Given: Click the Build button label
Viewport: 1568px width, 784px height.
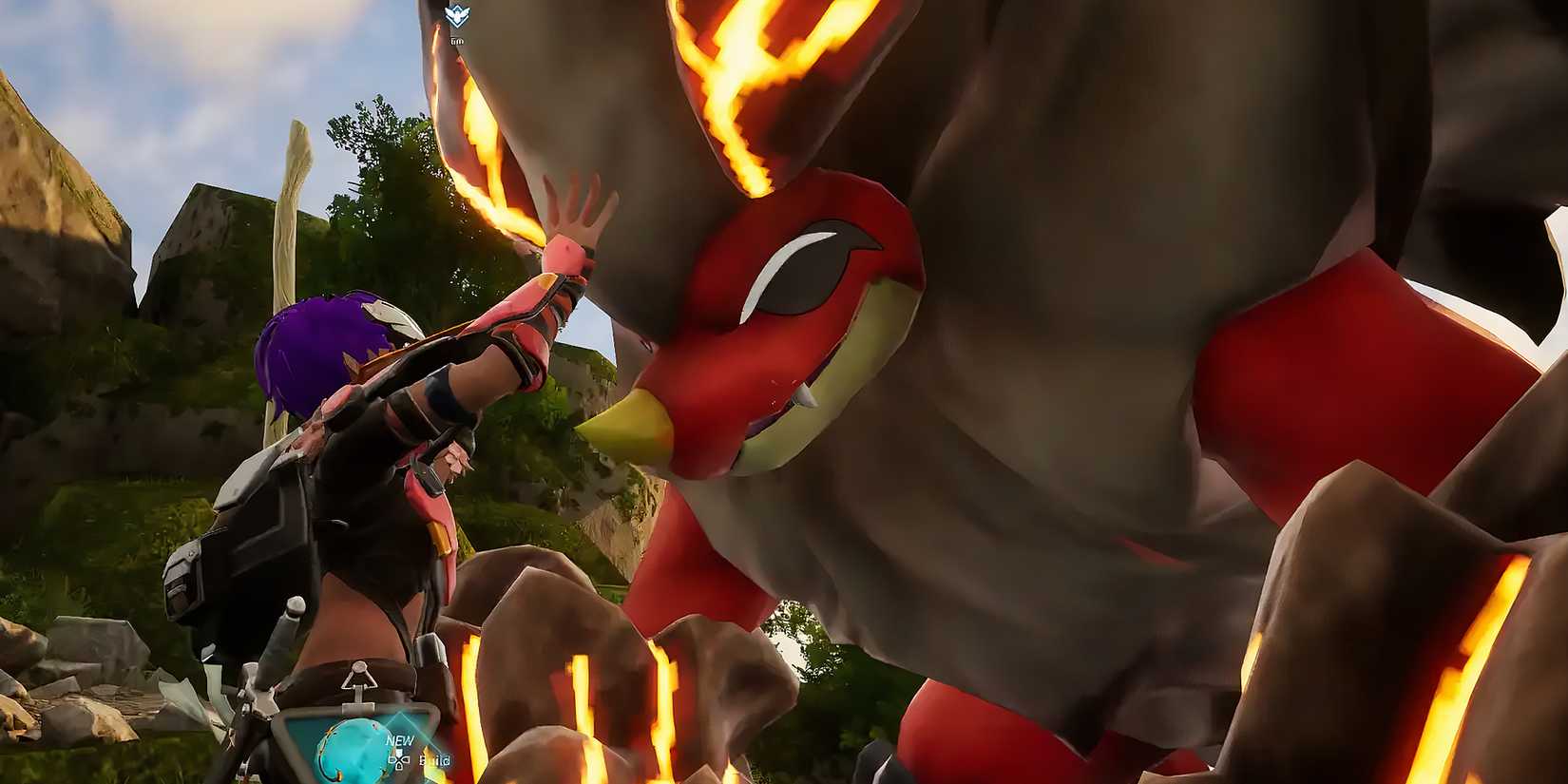Looking at the screenshot, I should tap(435, 760).
